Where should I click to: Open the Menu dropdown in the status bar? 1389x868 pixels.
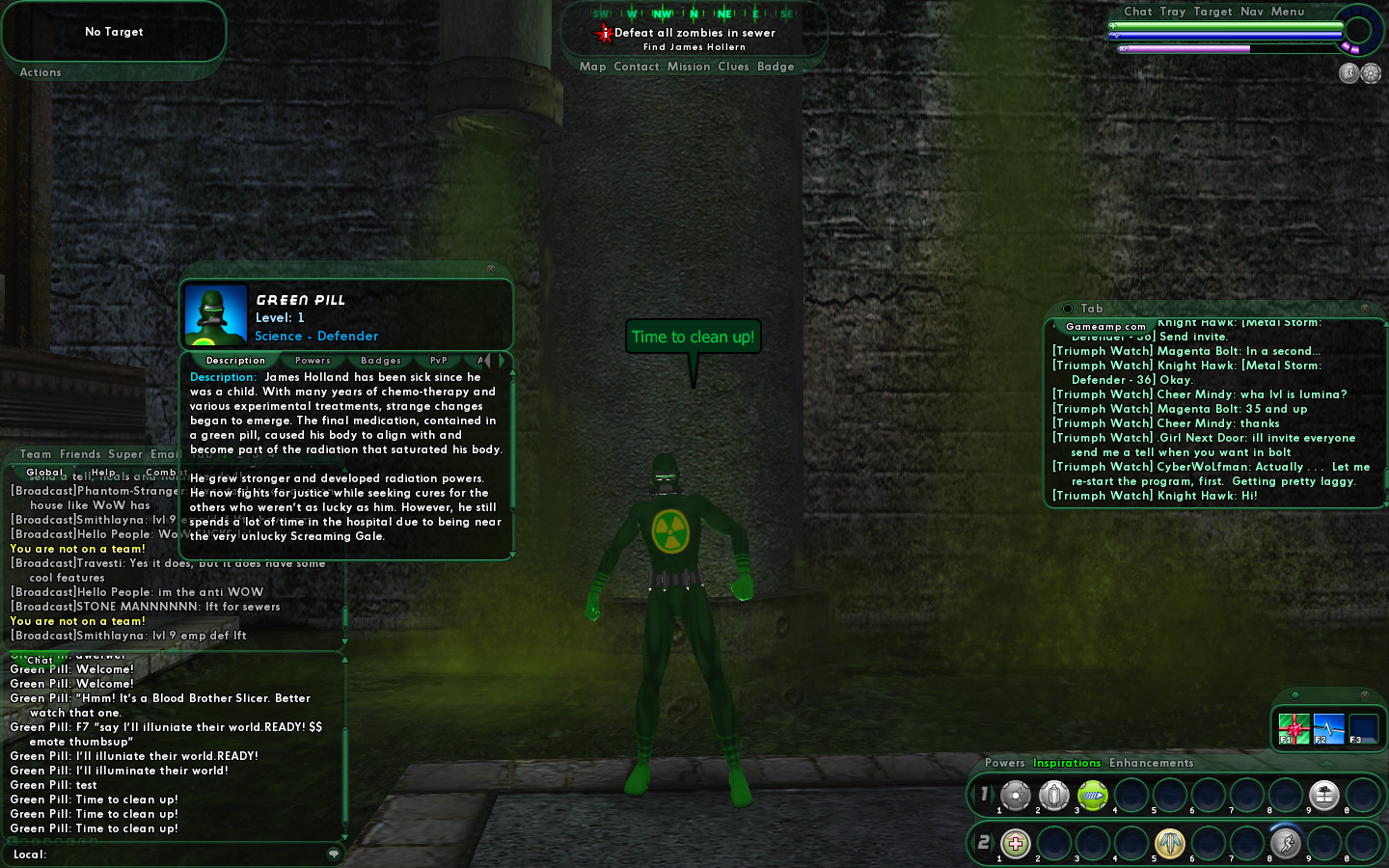click(1287, 12)
